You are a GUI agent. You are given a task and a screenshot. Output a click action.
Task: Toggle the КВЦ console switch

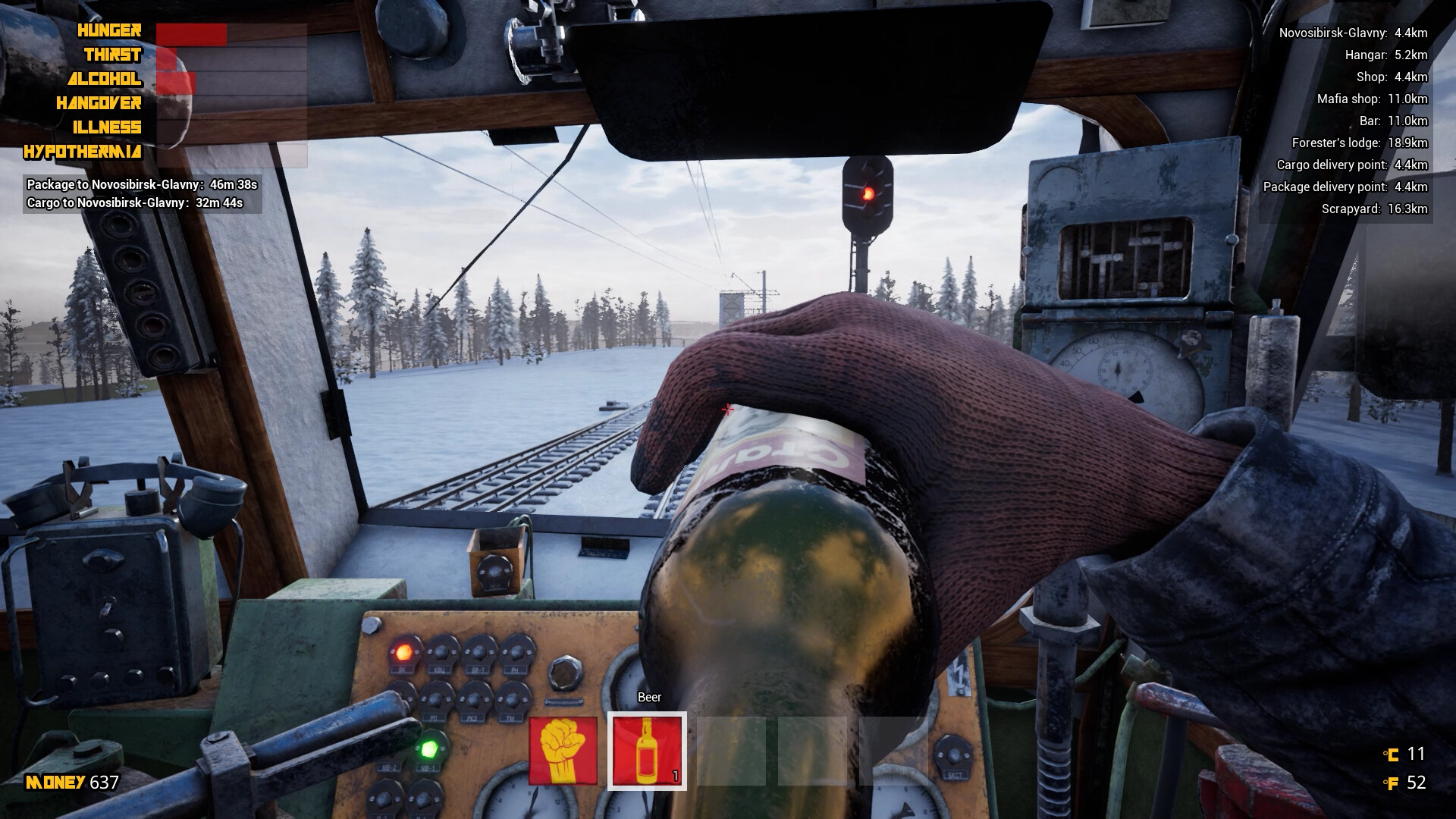point(441,650)
